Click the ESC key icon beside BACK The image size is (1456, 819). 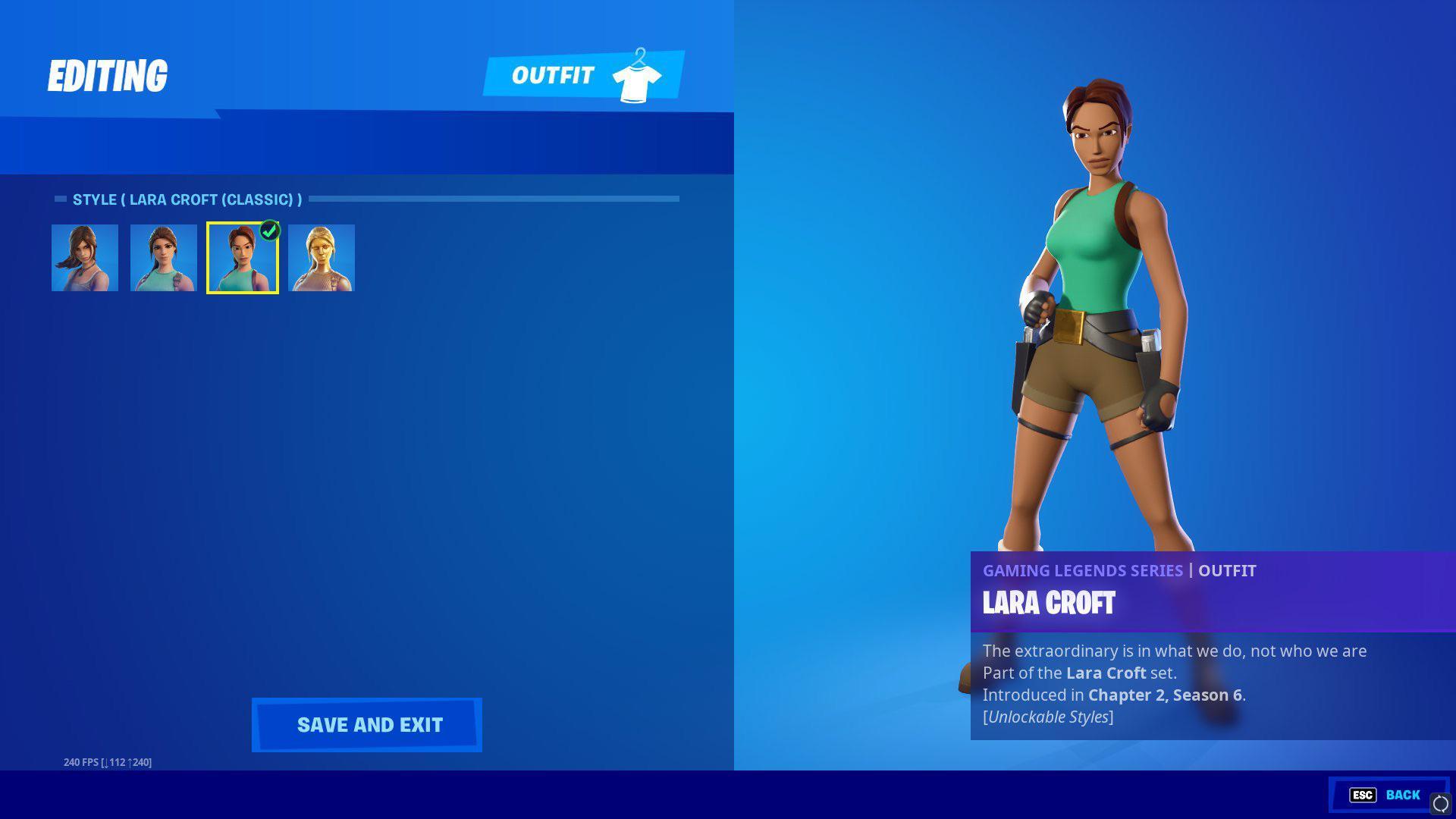click(x=1363, y=795)
